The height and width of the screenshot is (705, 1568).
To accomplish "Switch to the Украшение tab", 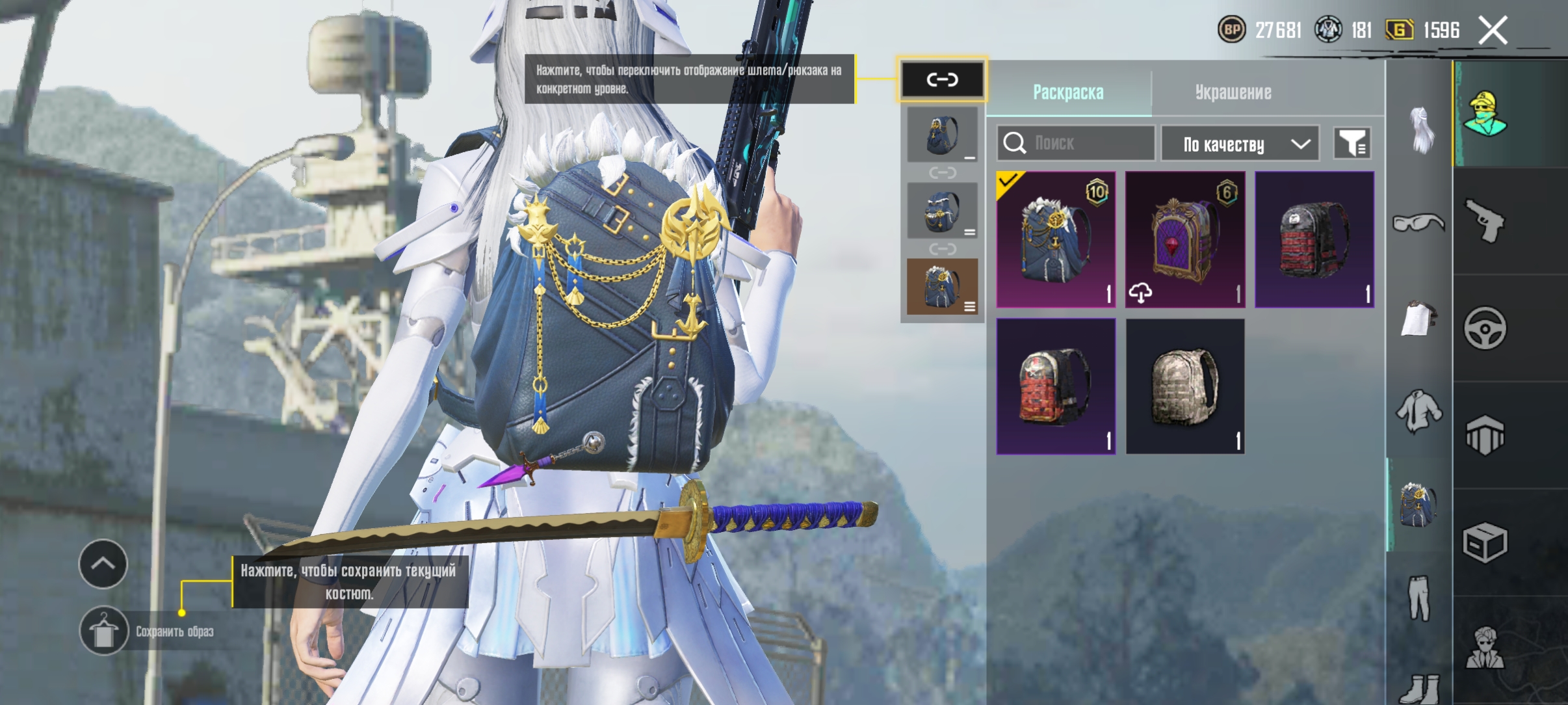I will 1233,92.
